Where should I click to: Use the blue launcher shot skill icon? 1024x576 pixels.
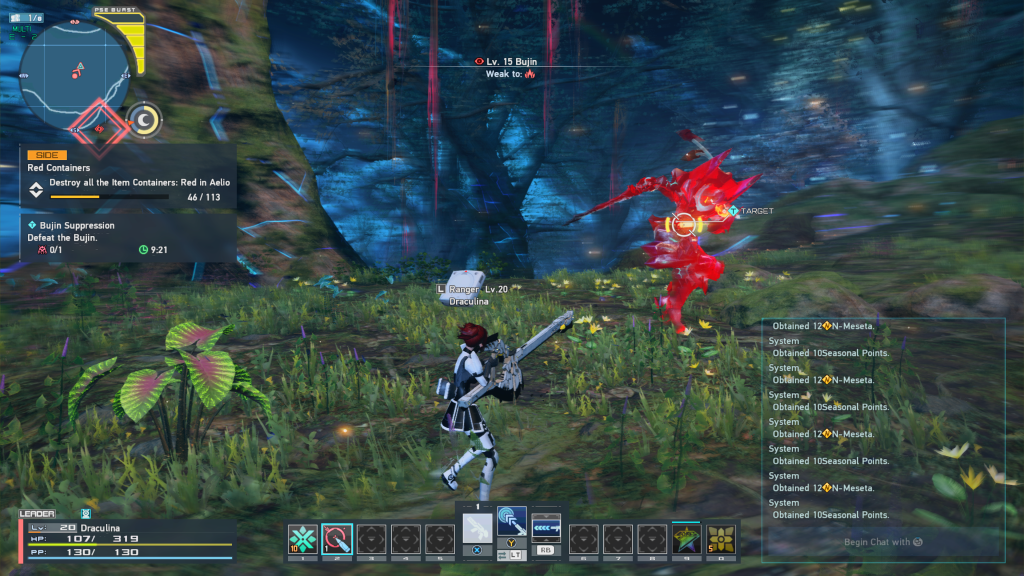pos(546,527)
